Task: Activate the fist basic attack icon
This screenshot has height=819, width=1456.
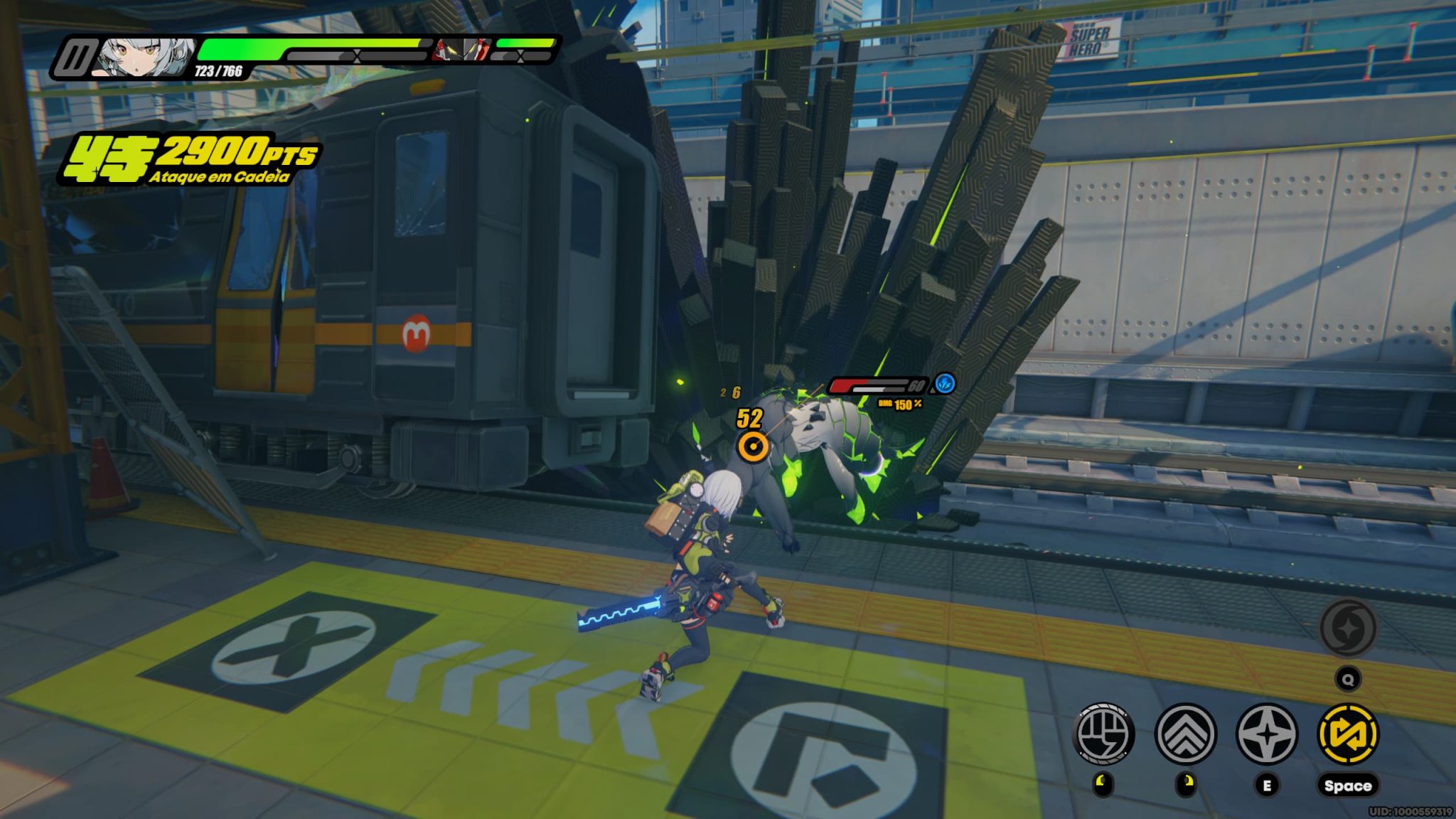Action: (1104, 734)
